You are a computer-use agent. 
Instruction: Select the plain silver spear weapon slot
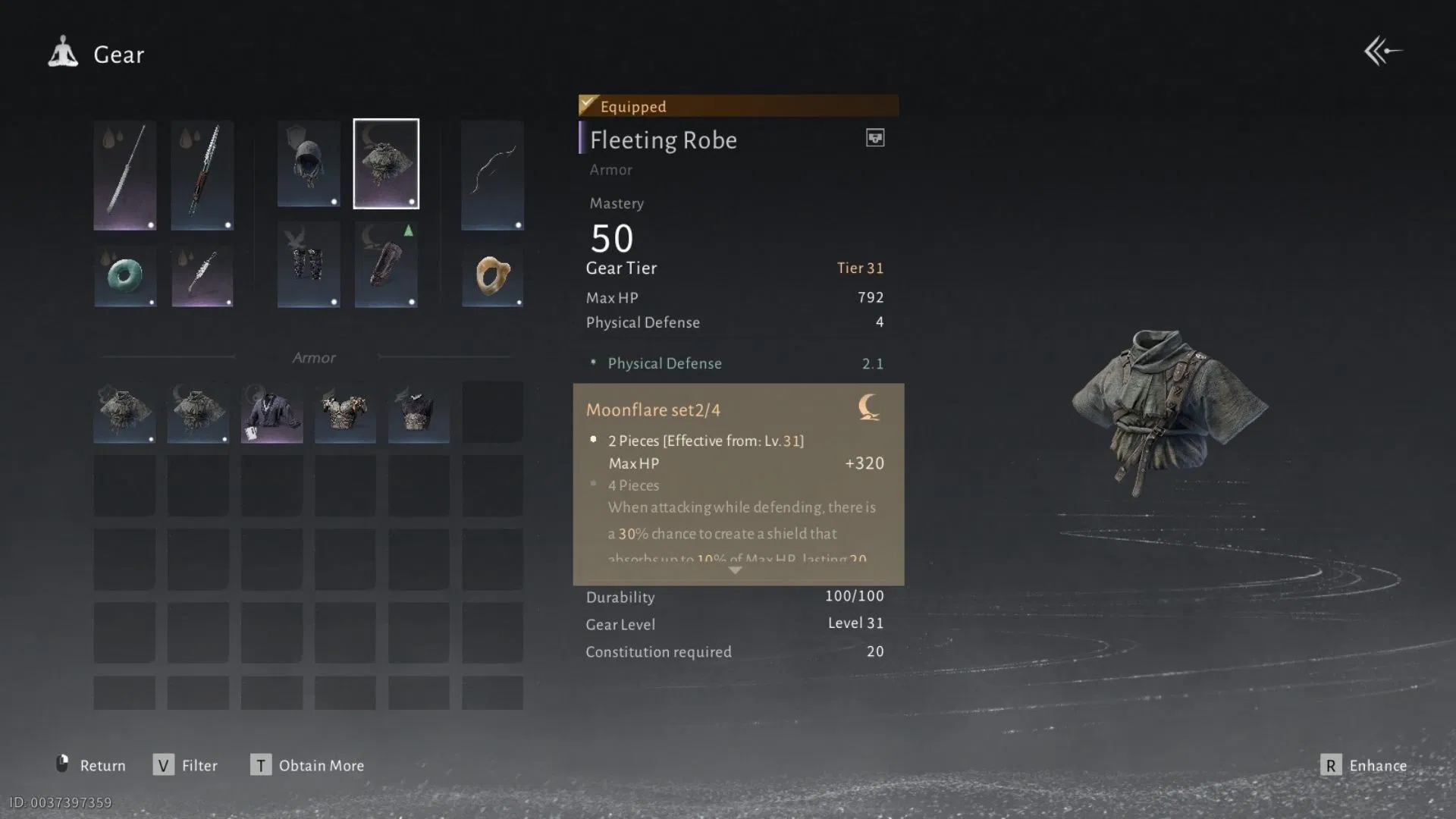pos(125,175)
